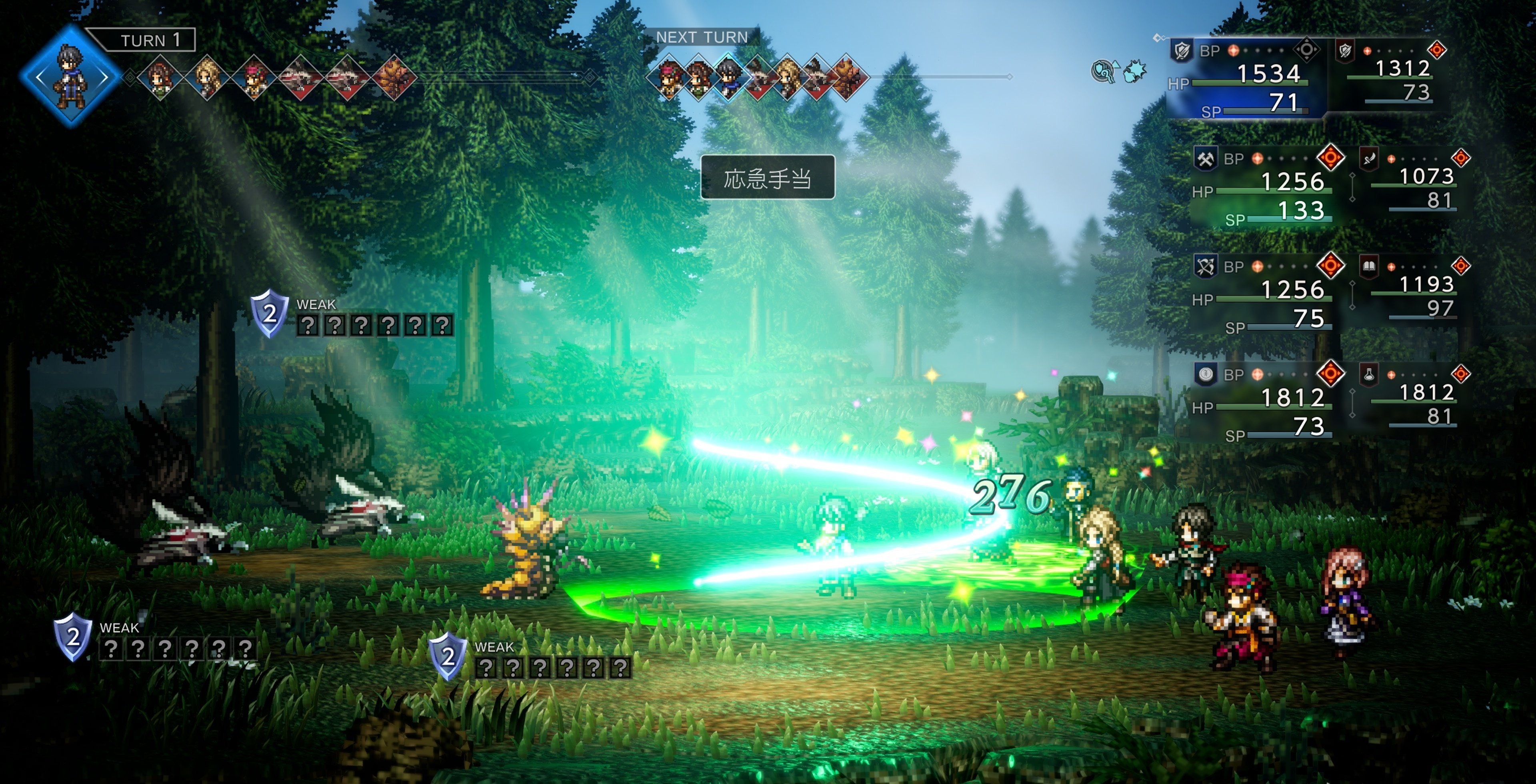Select the active character's large blue diamond portrait
1536x784 pixels.
[71, 76]
